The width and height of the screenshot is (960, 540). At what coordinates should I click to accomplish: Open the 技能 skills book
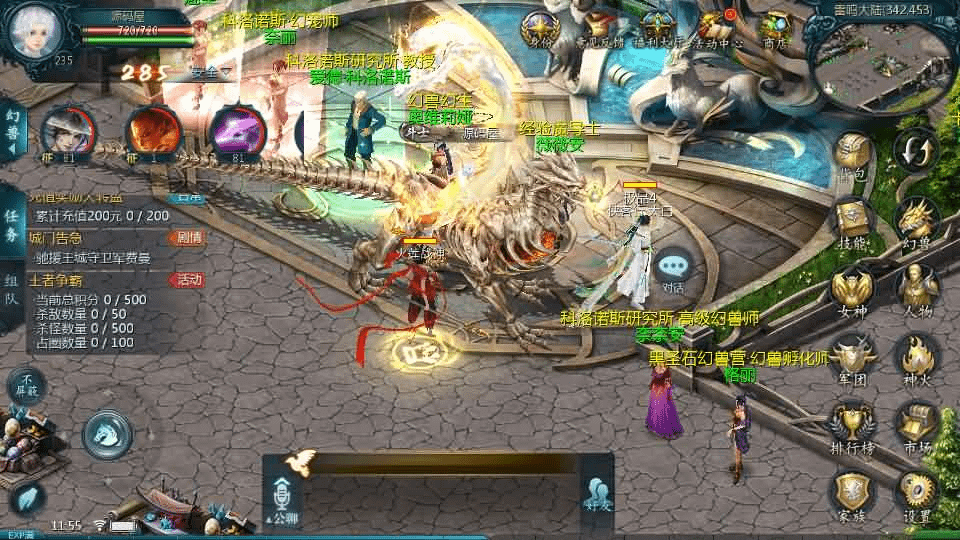click(851, 222)
